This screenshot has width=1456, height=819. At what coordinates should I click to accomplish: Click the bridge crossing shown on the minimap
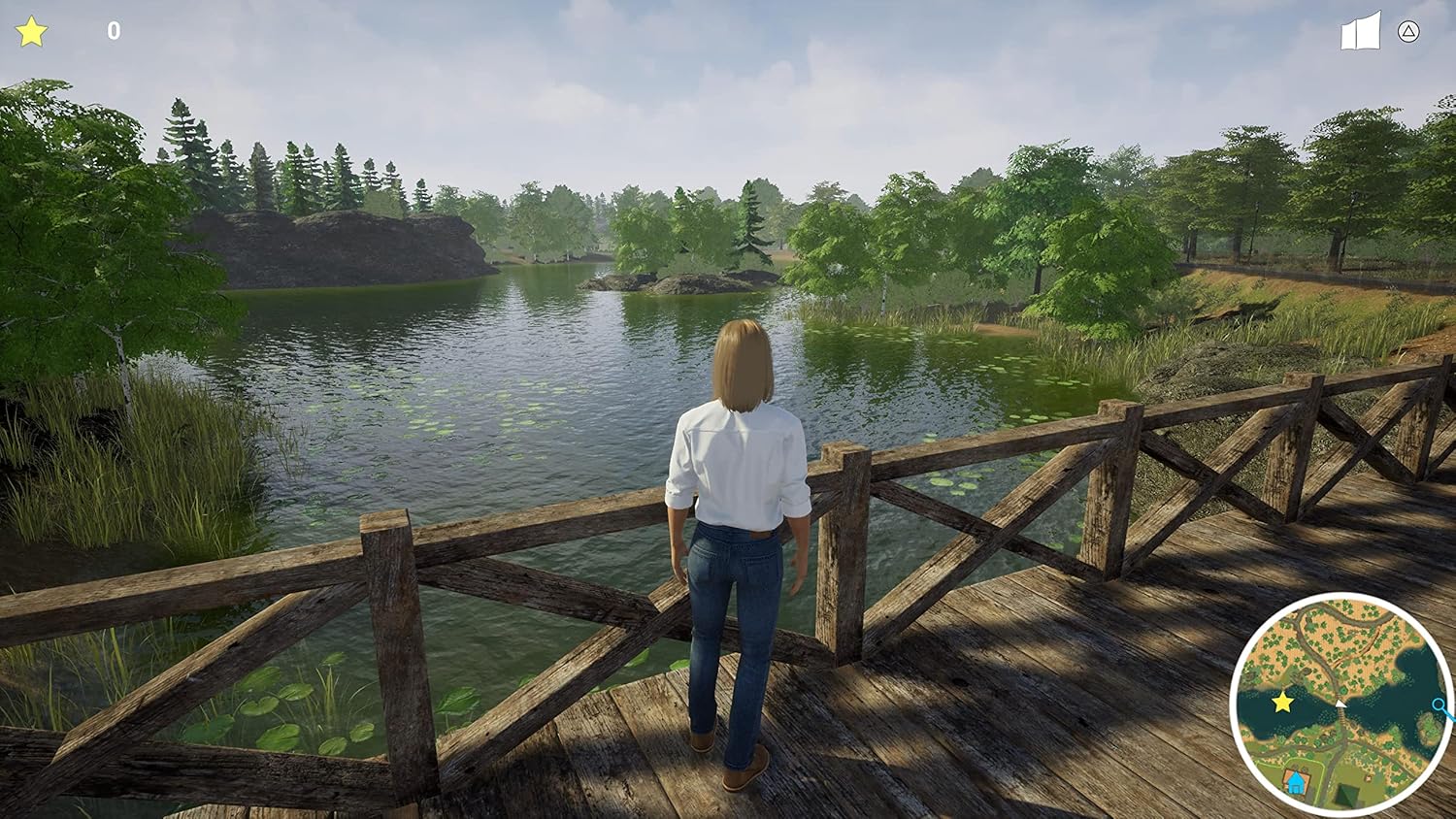coord(1342,719)
